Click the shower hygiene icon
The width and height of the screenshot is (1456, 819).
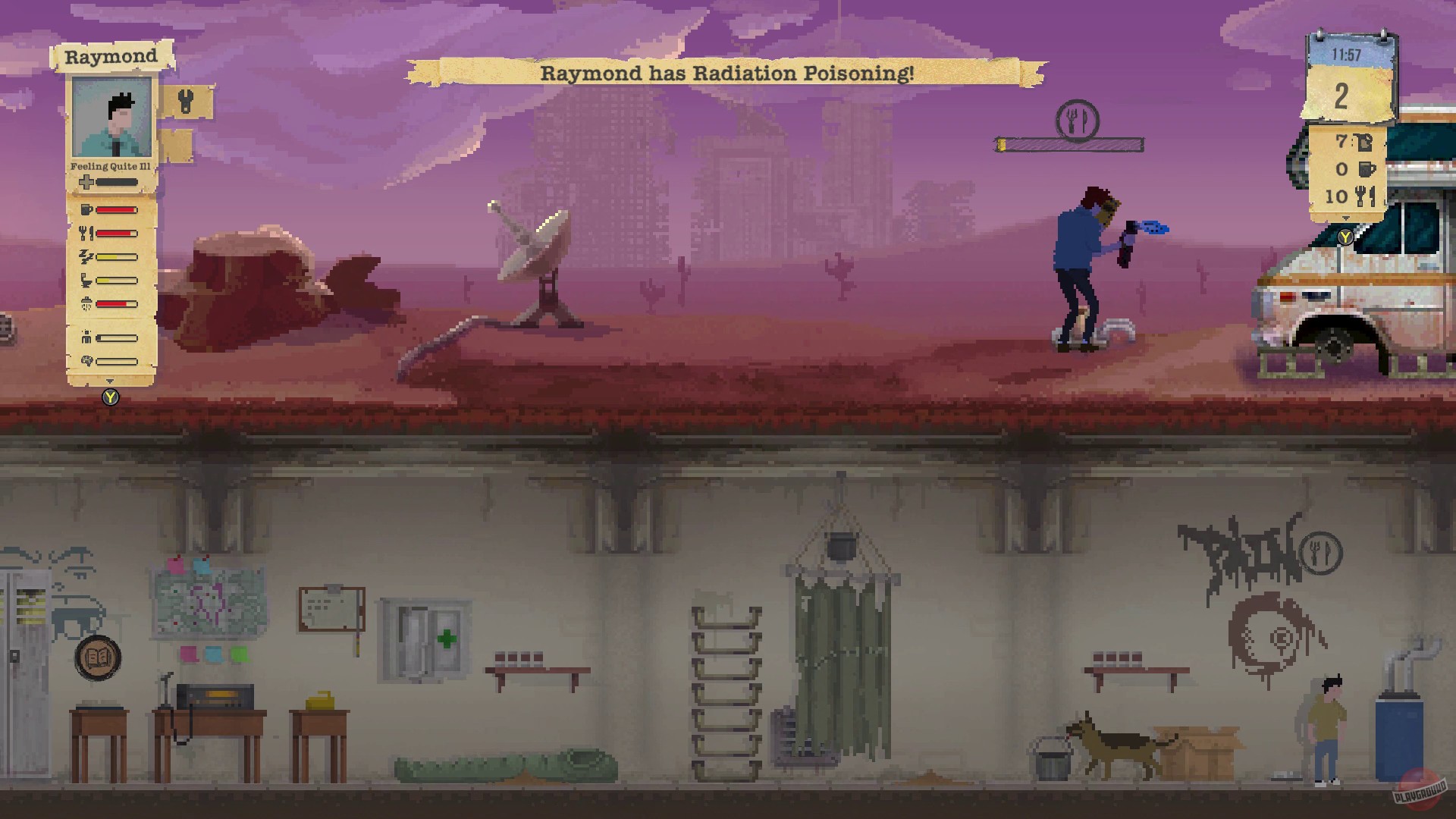click(x=88, y=303)
